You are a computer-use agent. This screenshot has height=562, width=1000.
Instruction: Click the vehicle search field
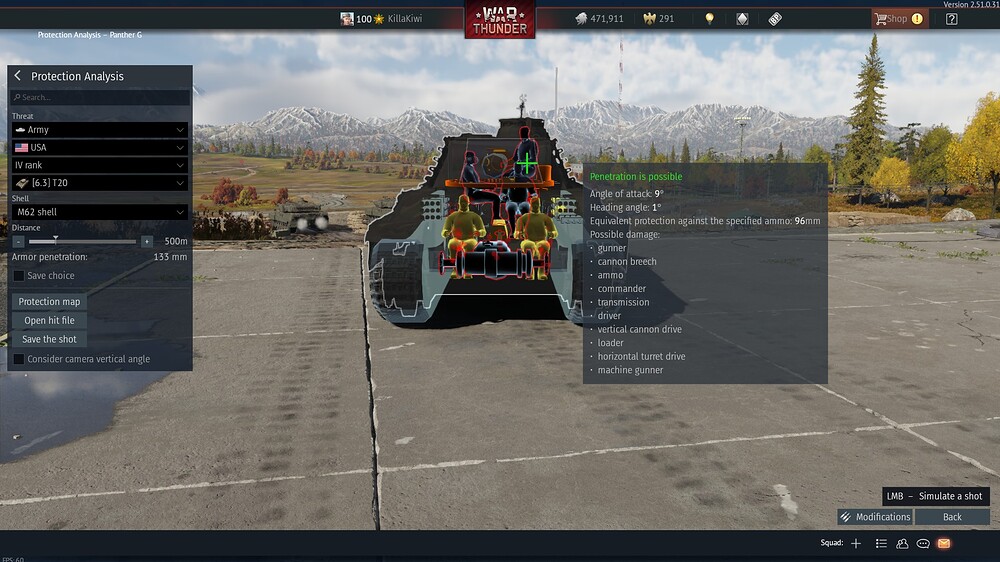point(100,97)
